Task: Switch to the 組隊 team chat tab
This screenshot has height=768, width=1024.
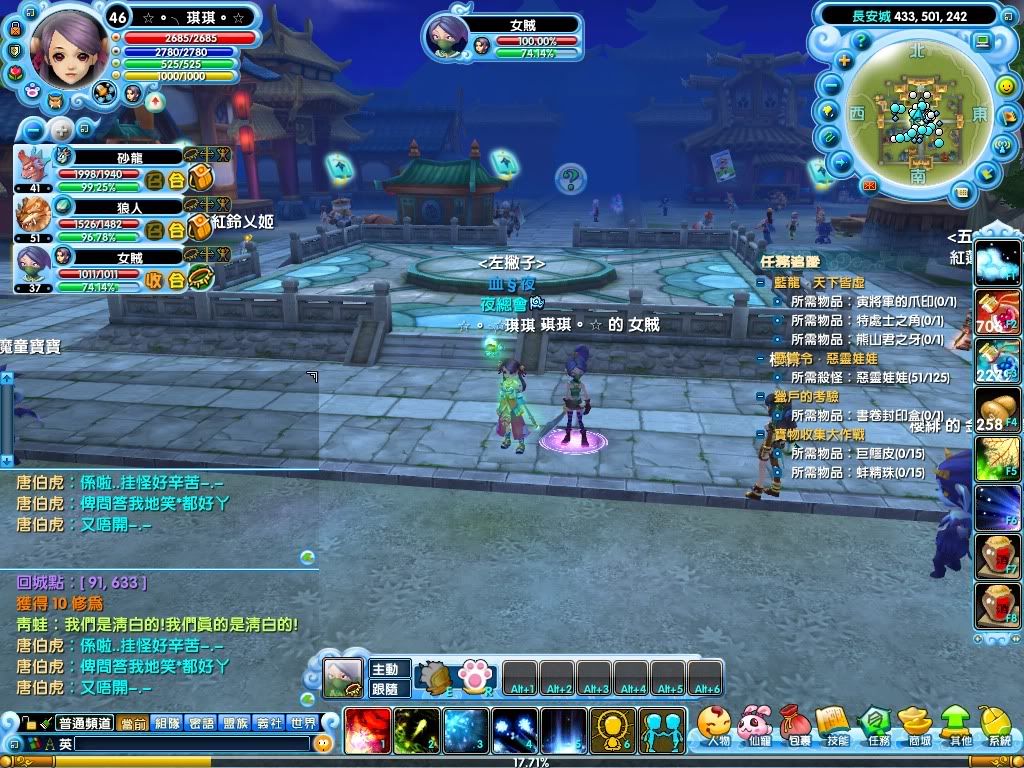Action: point(167,723)
